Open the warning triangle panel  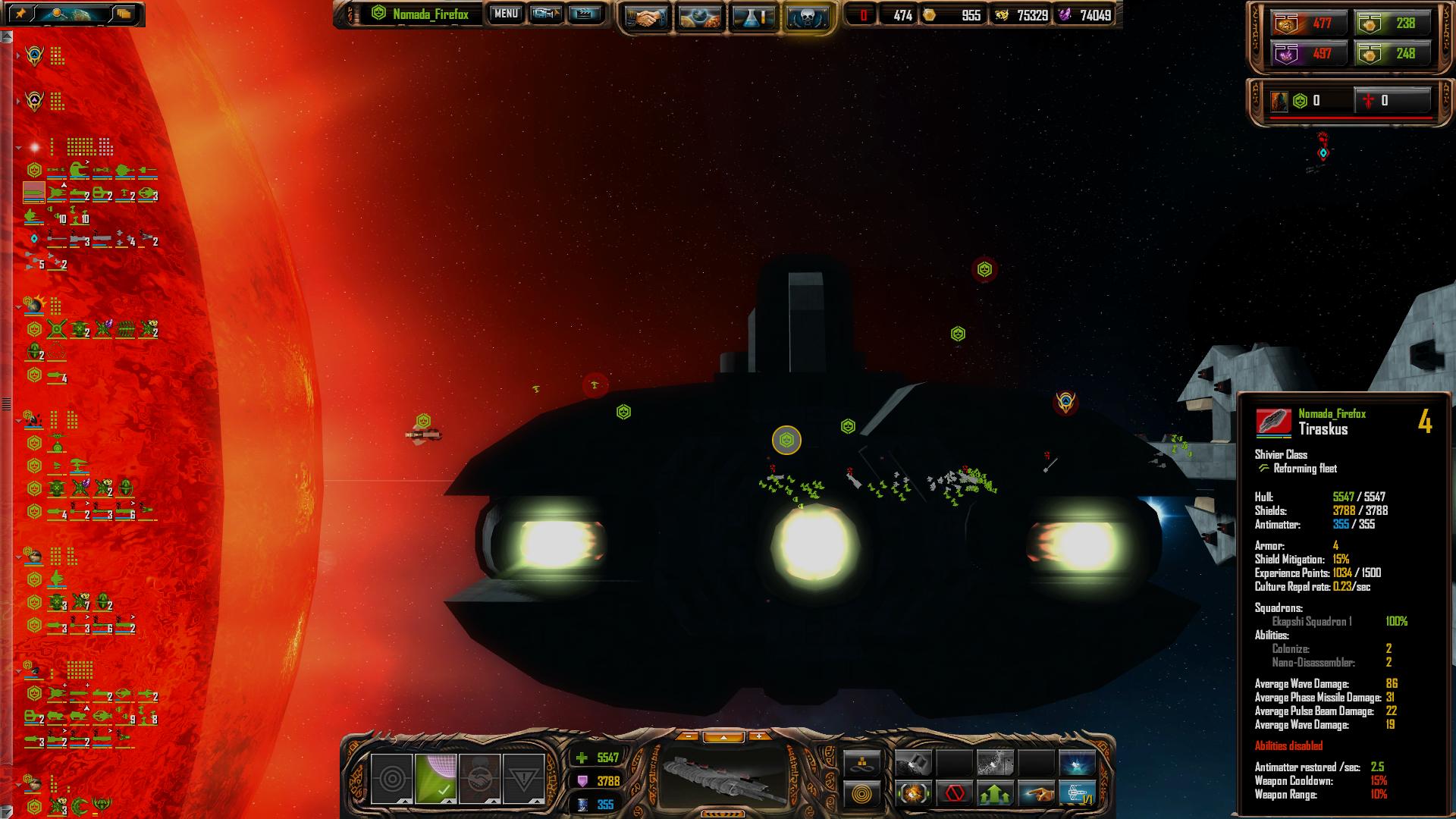pos(523,779)
